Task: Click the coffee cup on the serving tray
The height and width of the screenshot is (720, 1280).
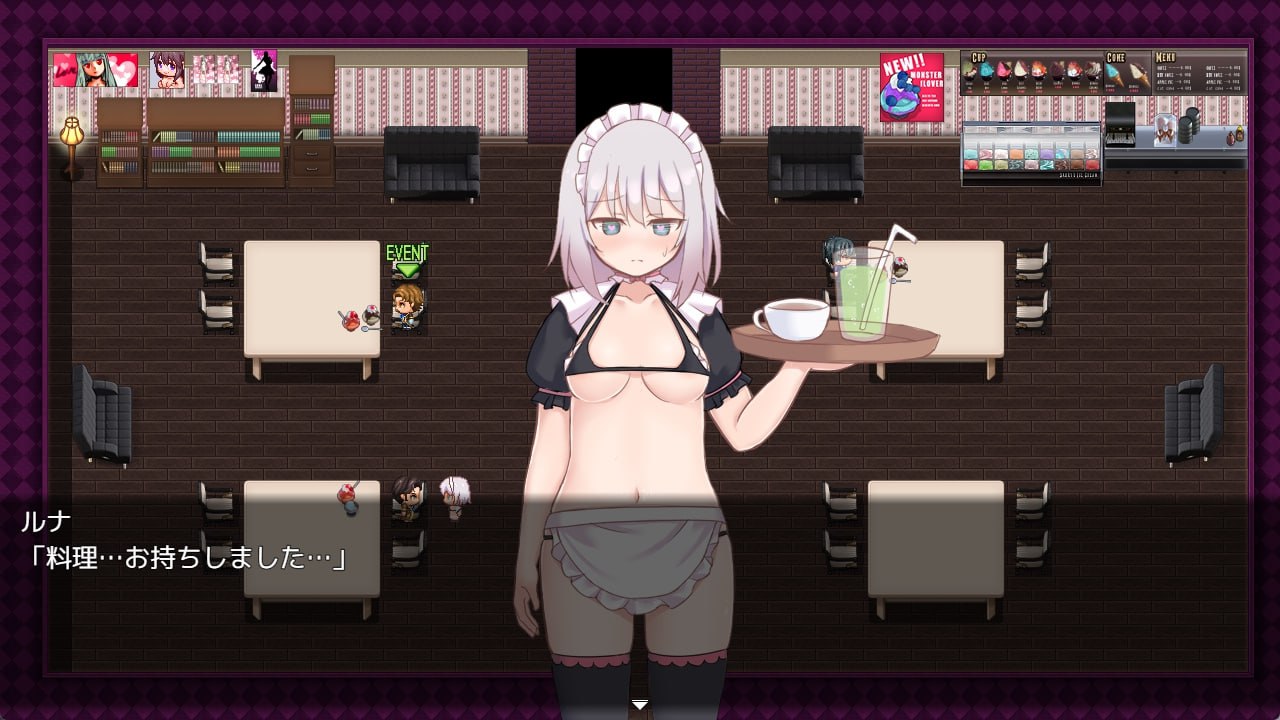Action: 793,320
